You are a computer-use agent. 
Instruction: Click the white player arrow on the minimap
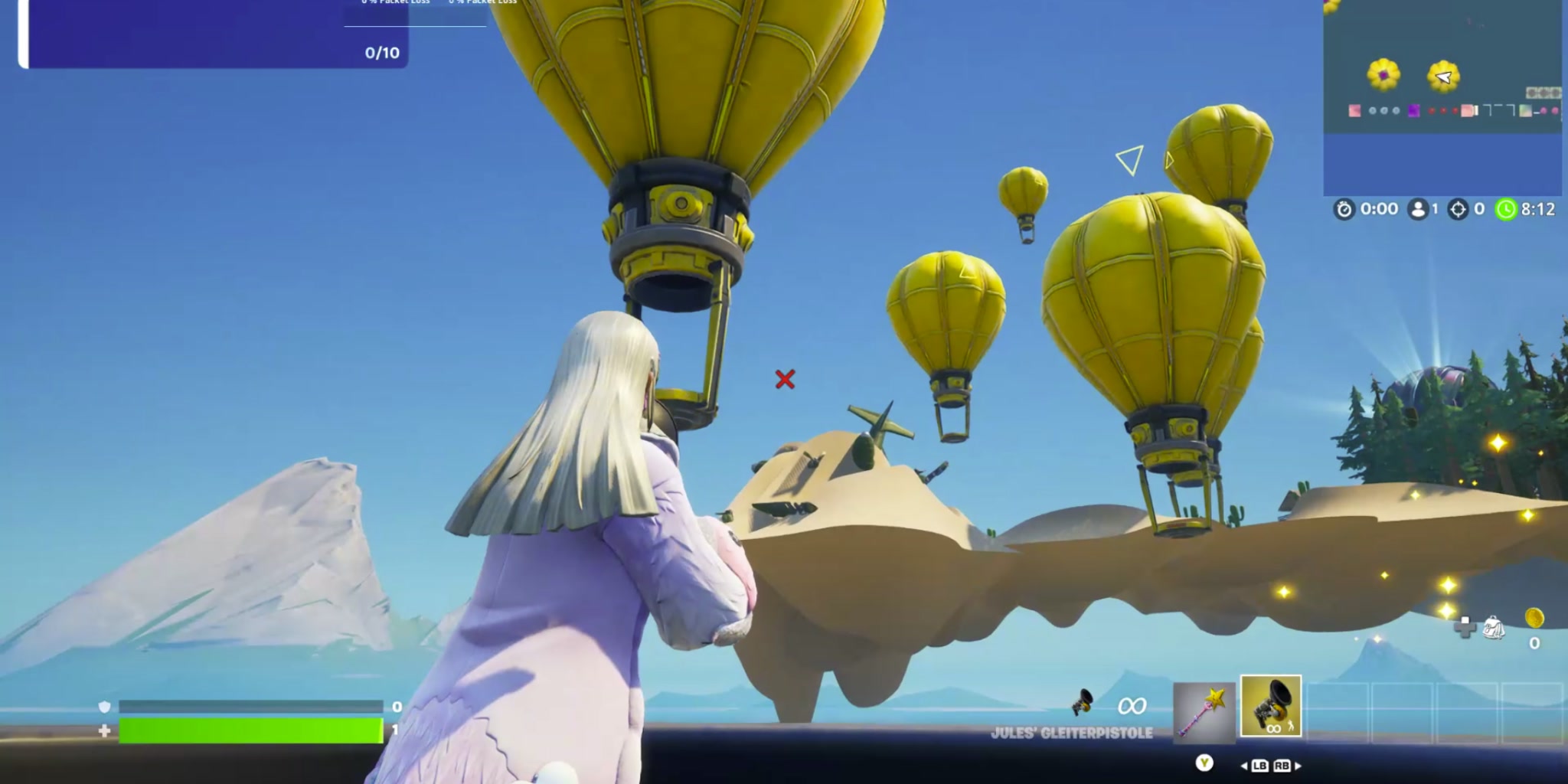pos(1444,77)
